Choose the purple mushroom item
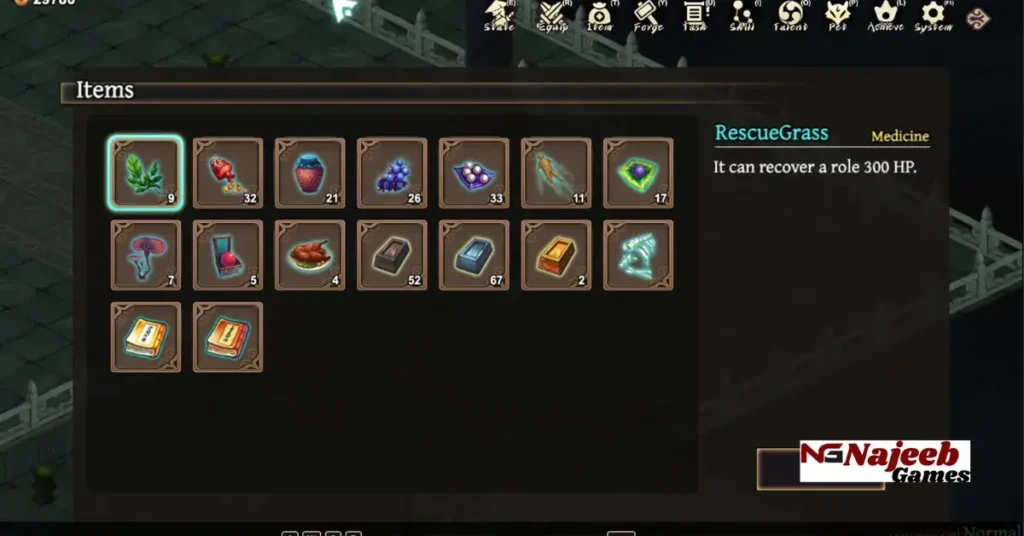Viewport: 1024px width, 536px height. (146, 255)
